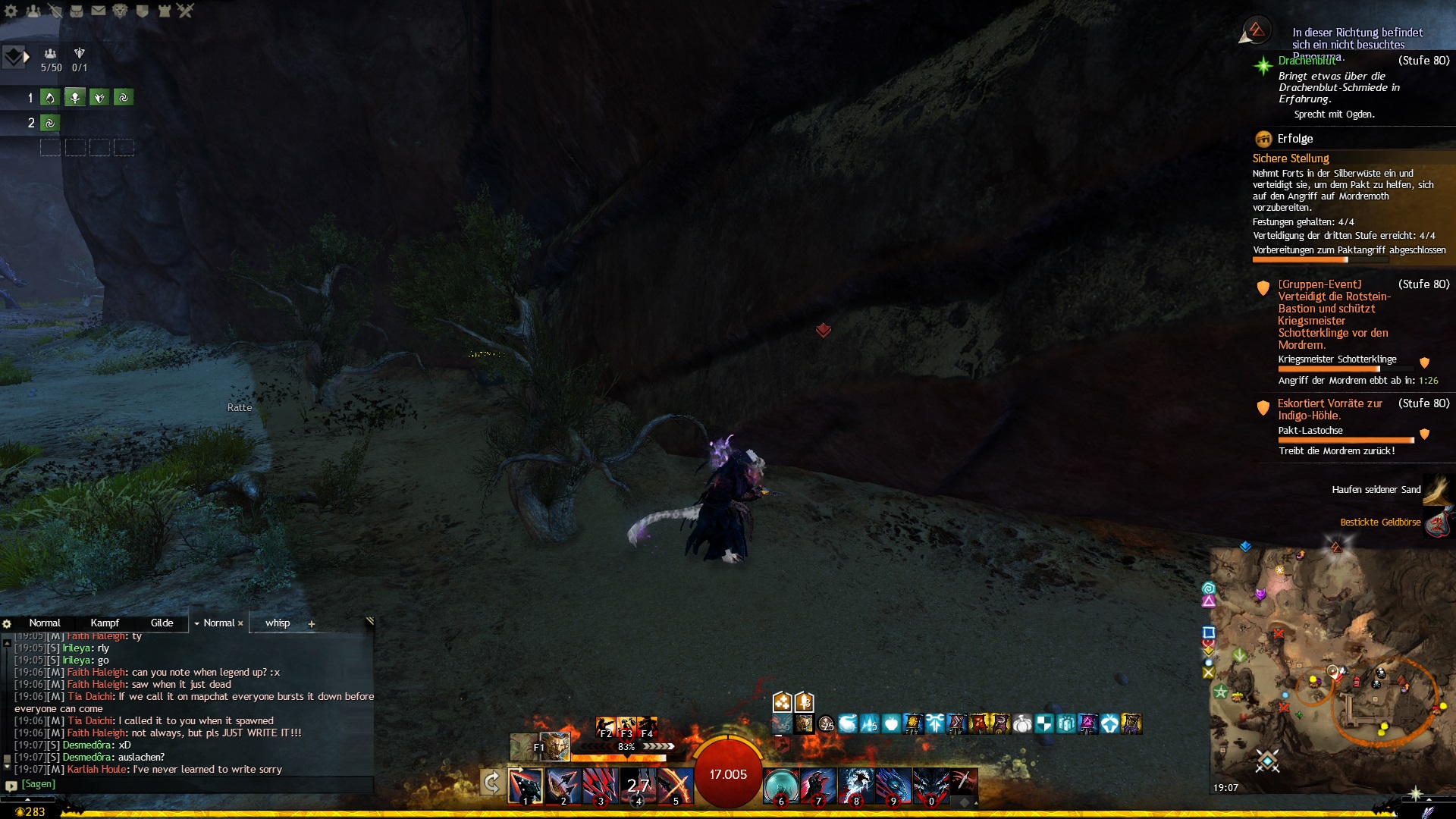
Task: Open the whisp chat tab
Action: click(x=278, y=623)
